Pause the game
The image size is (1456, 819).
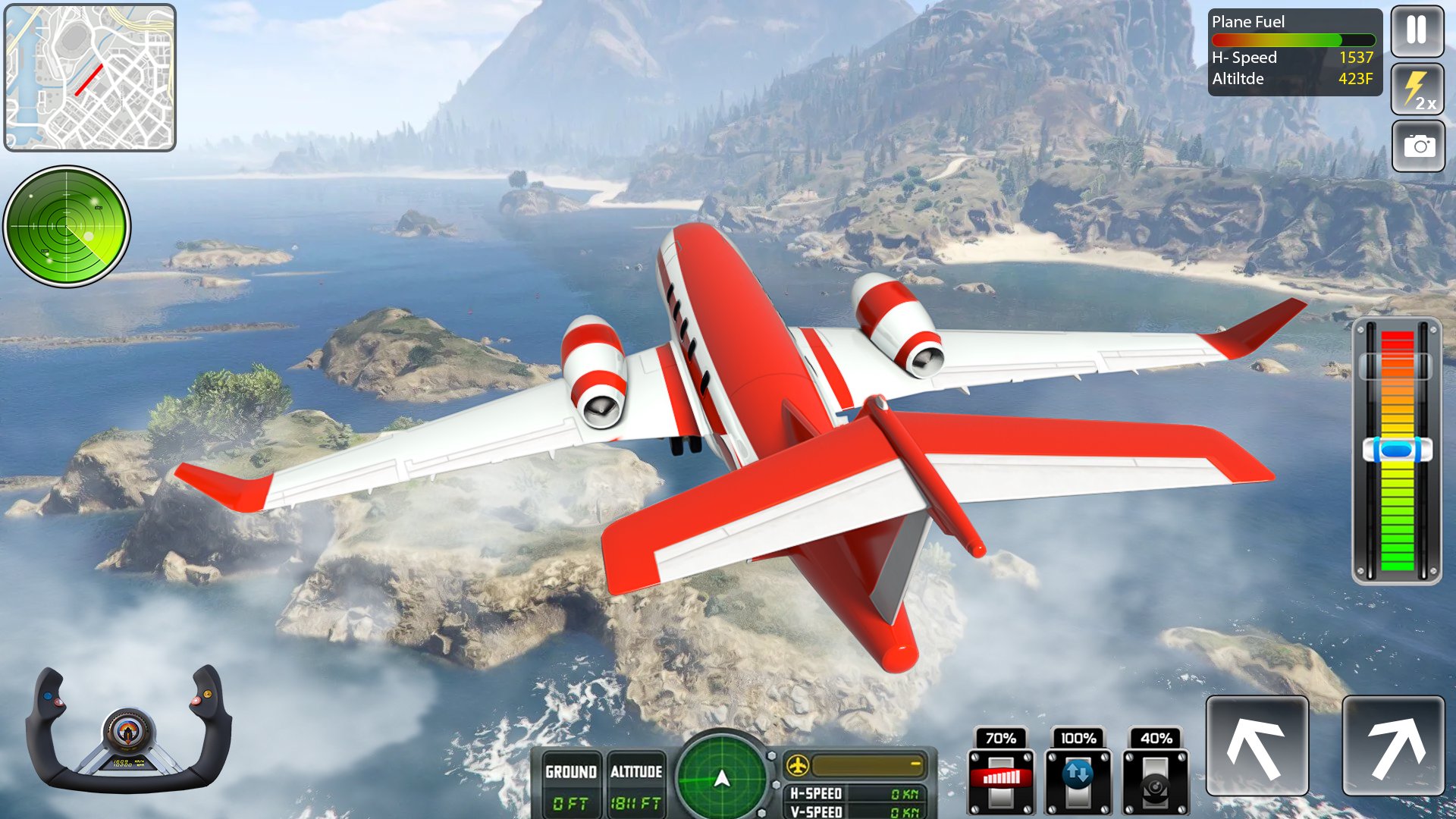coord(1417,32)
